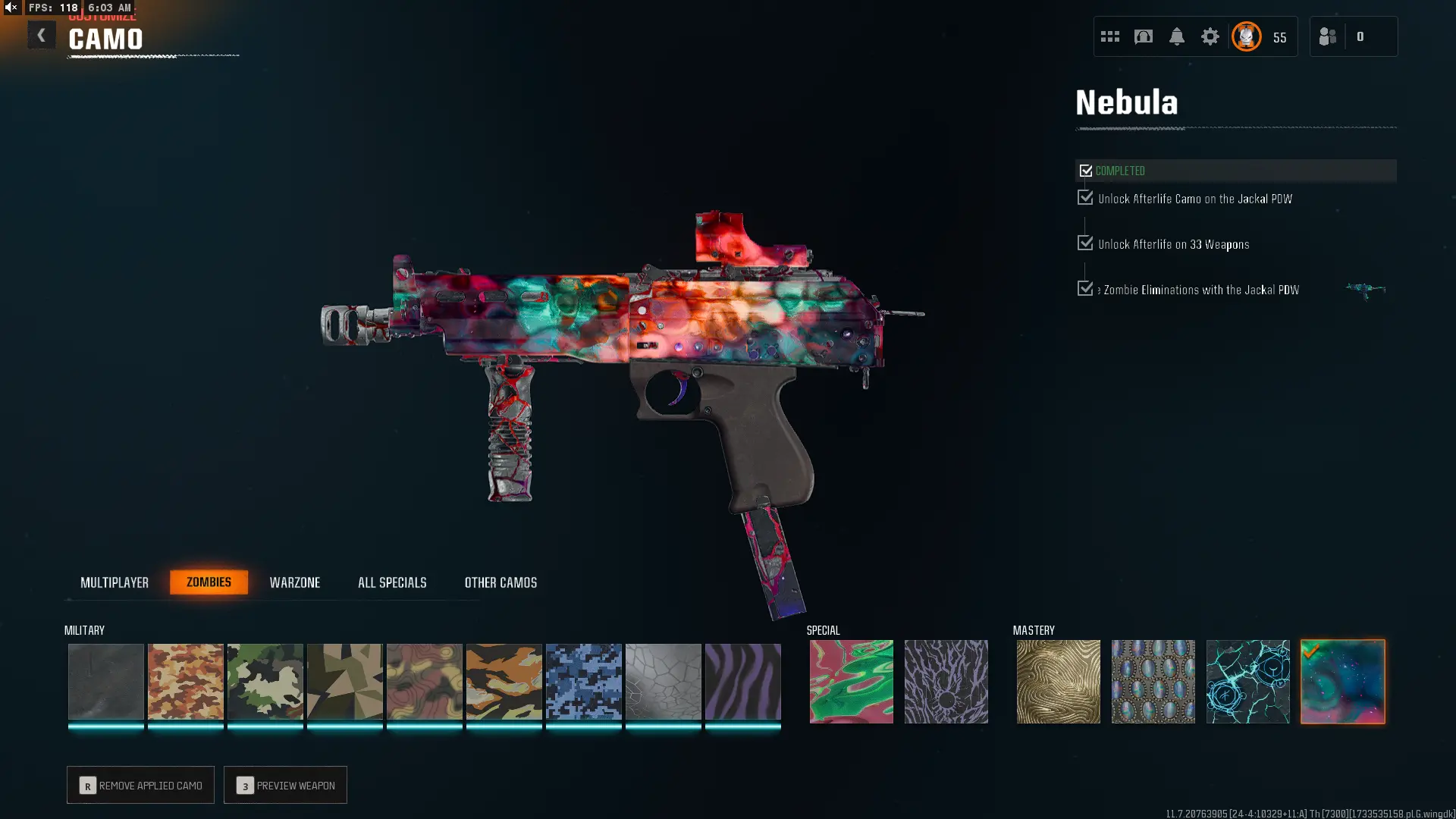Pick the green woodland military camo
The width and height of the screenshot is (1456, 819).
[x=265, y=681]
